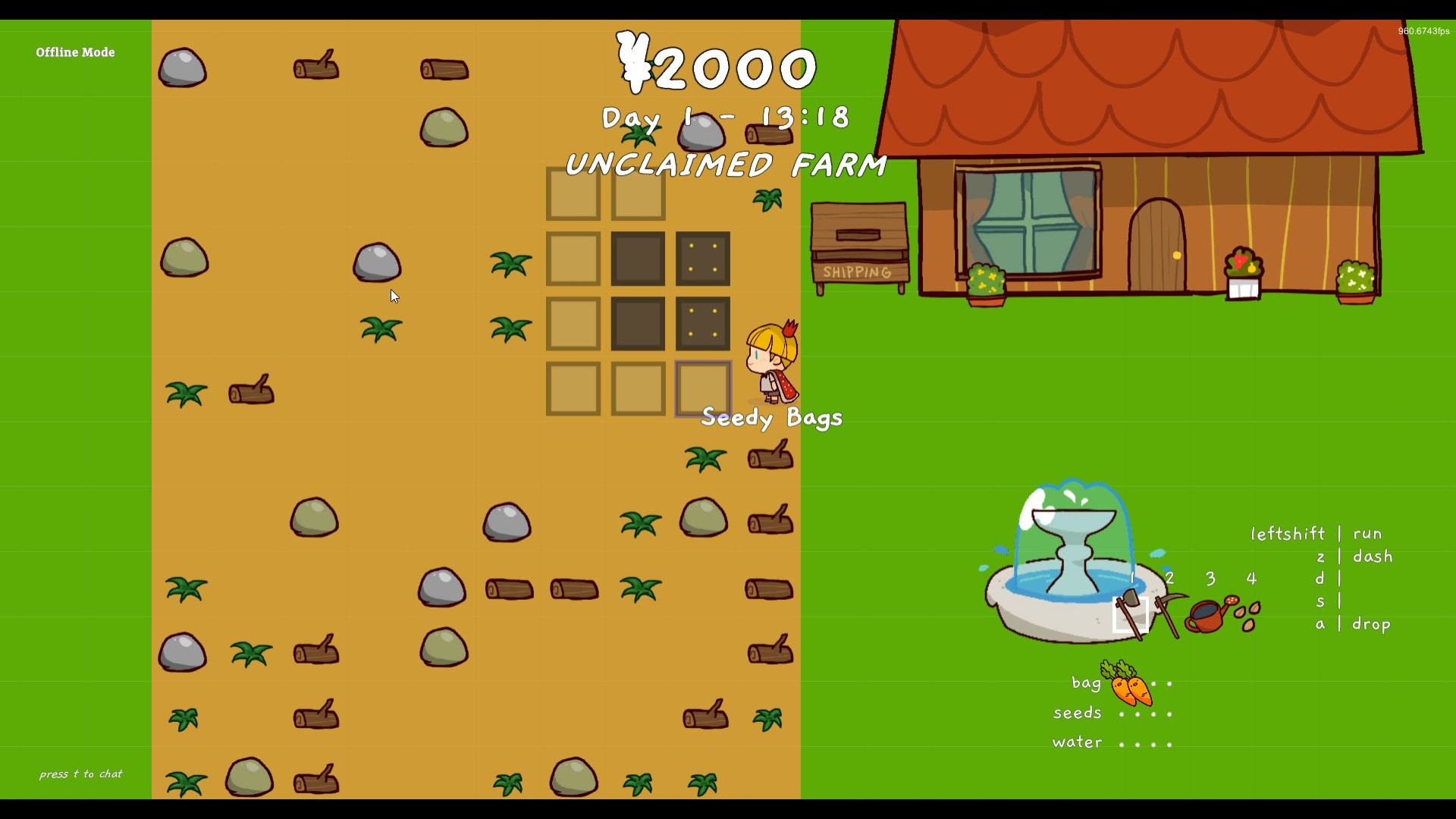Click the drop keybind label
This screenshot has height=819, width=1456.
click(x=1373, y=624)
